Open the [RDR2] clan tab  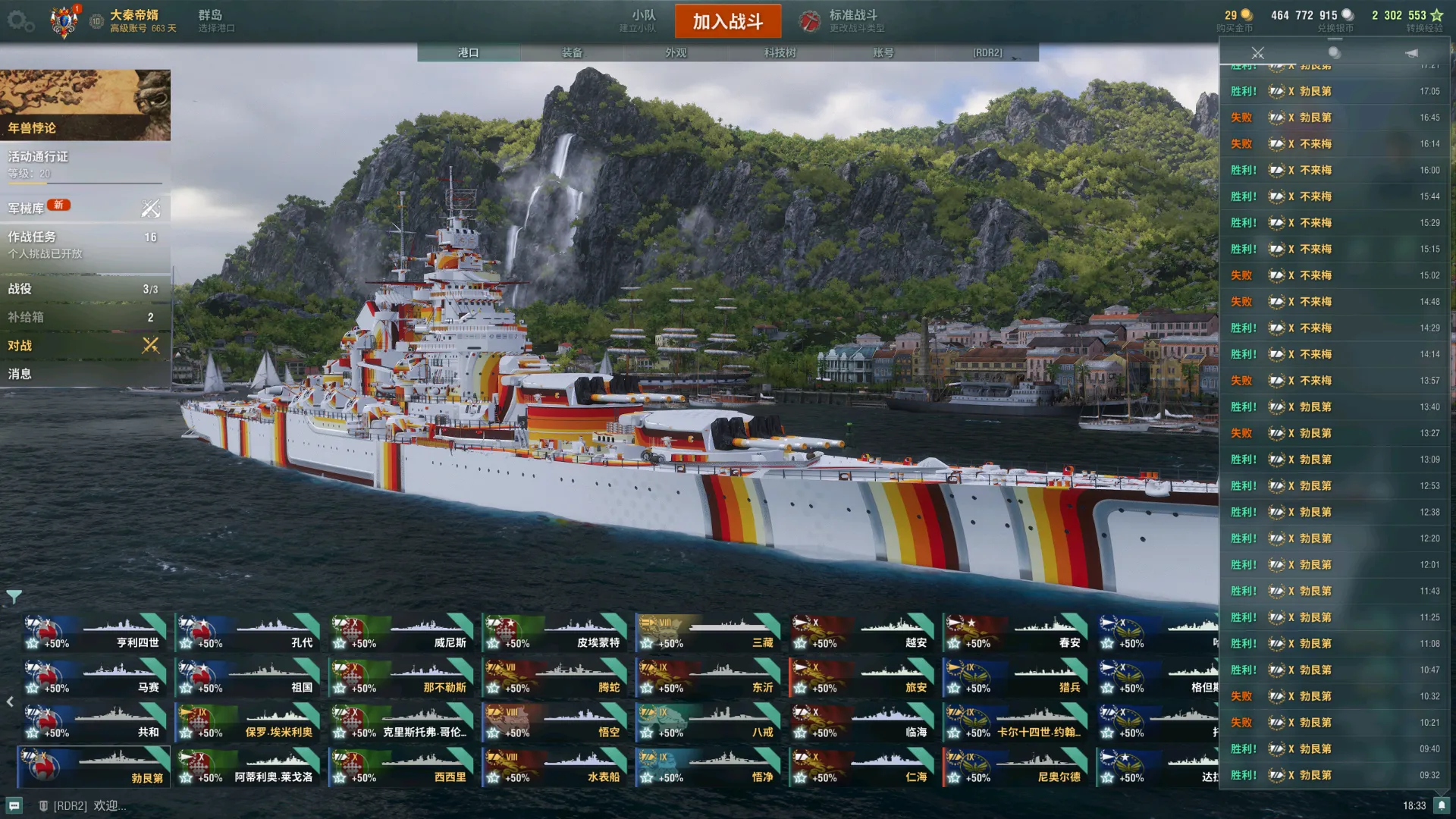pyautogui.click(x=987, y=53)
